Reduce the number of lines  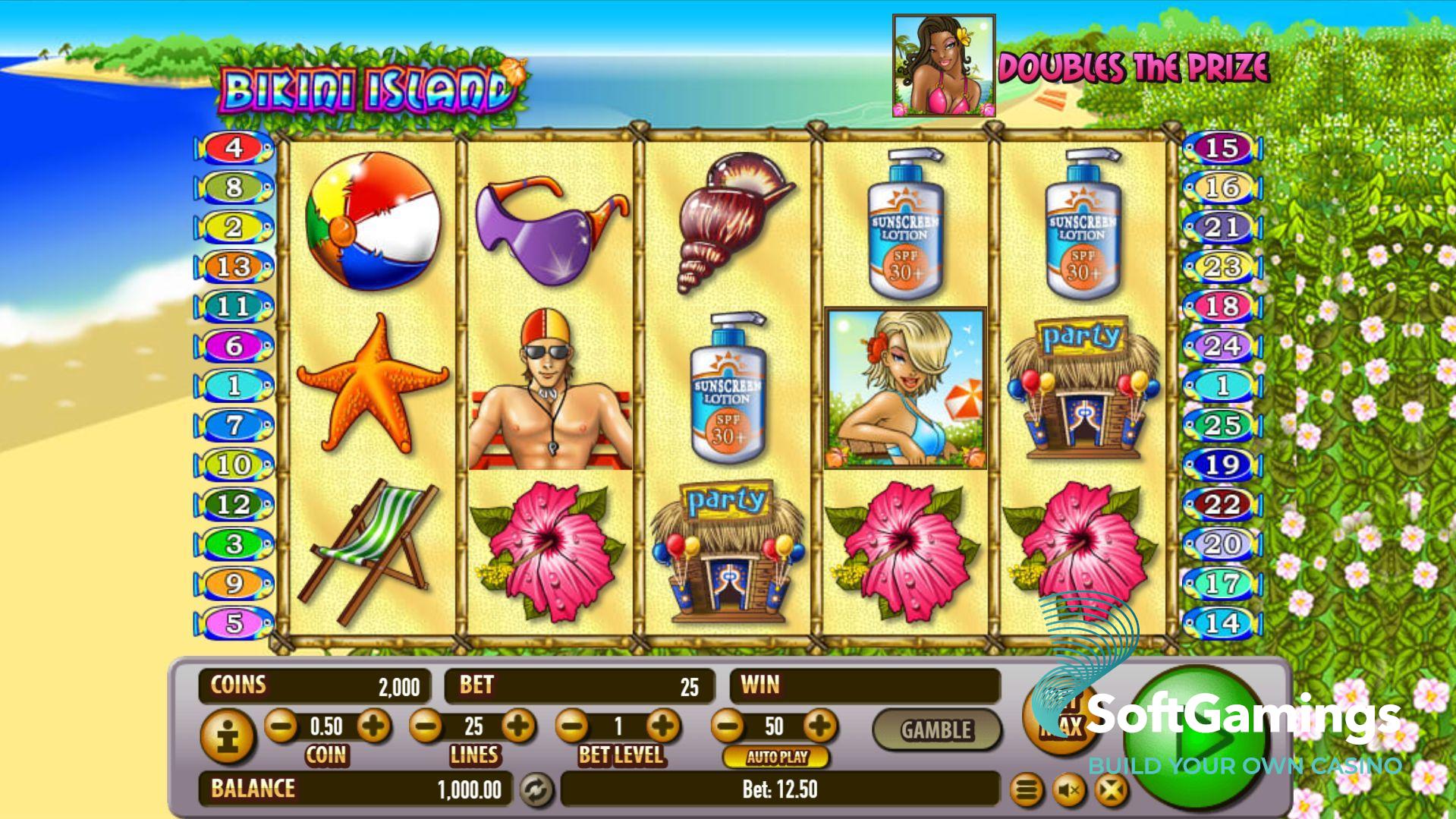point(426,726)
